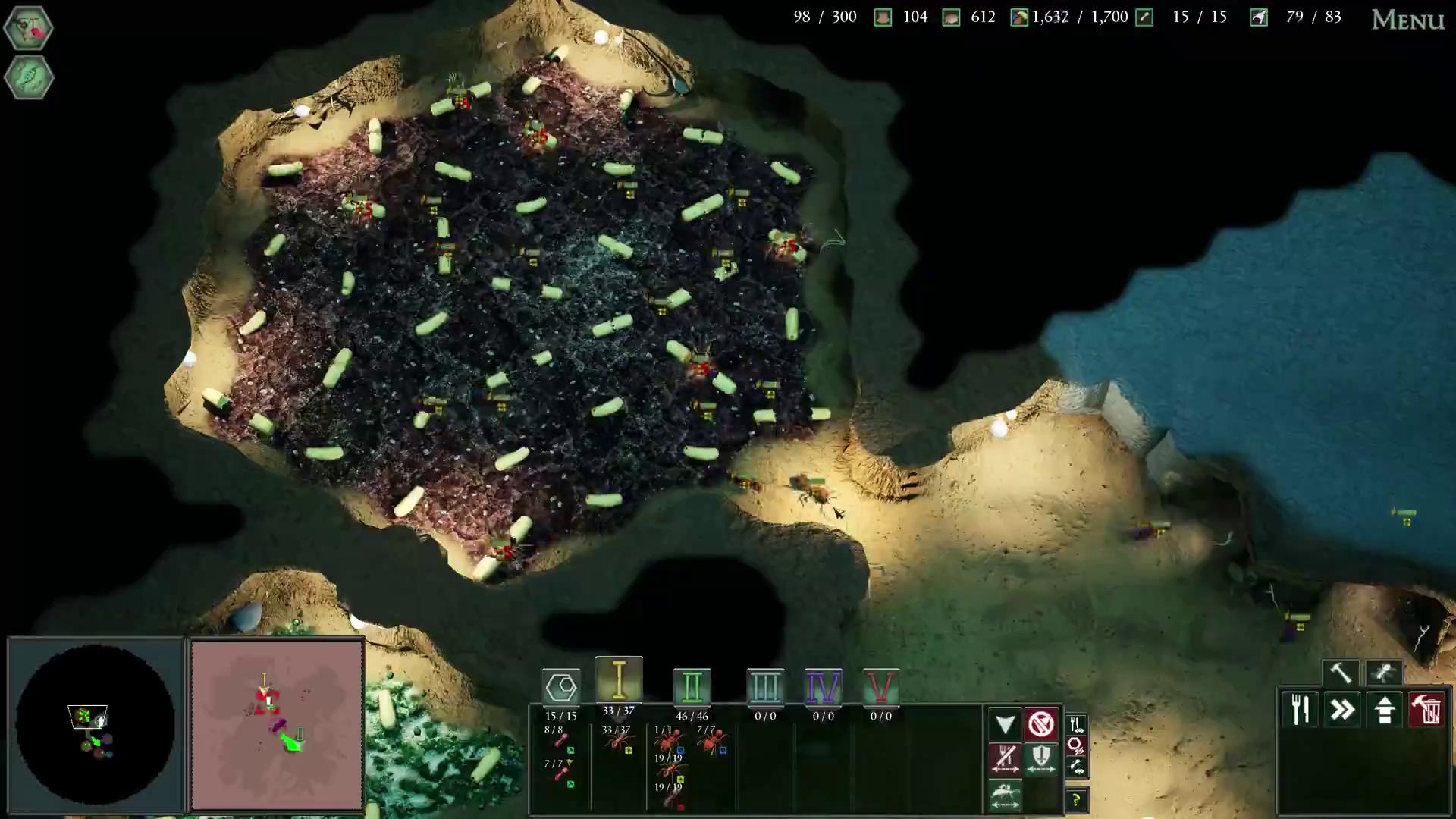
Task: Click the underground nest minimap
Action: [96, 724]
